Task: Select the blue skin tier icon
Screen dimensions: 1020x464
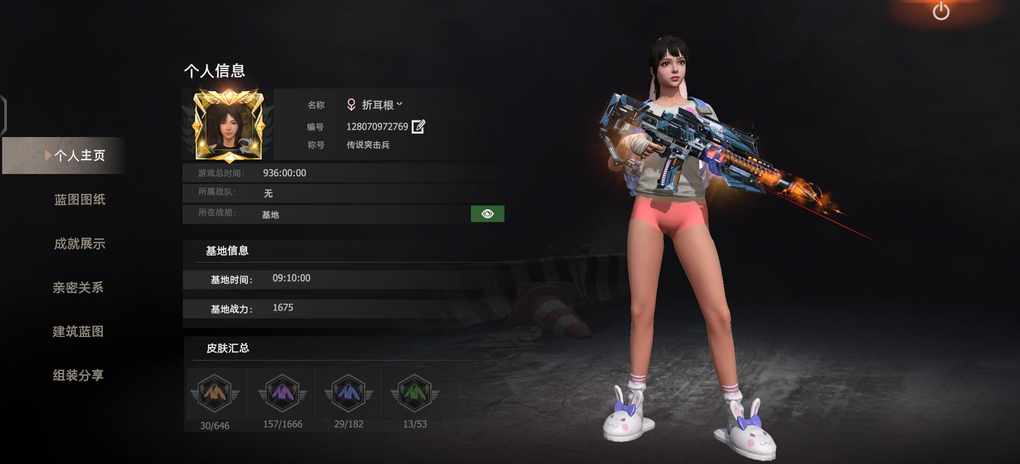Action: tap(349, 393)
